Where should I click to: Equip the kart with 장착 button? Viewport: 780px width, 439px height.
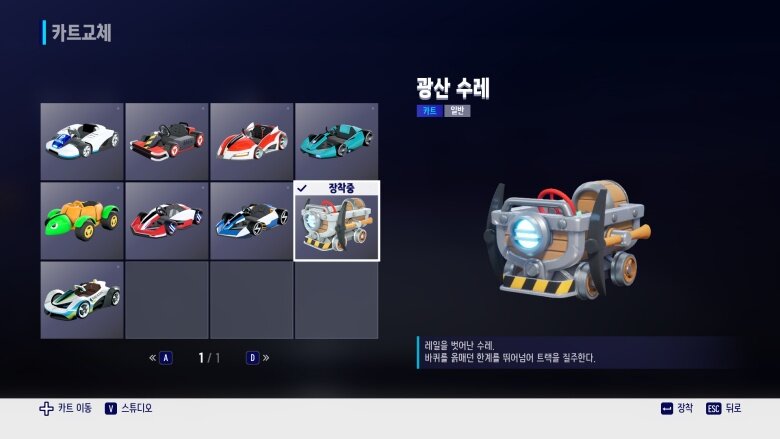(x=677, y=408)
